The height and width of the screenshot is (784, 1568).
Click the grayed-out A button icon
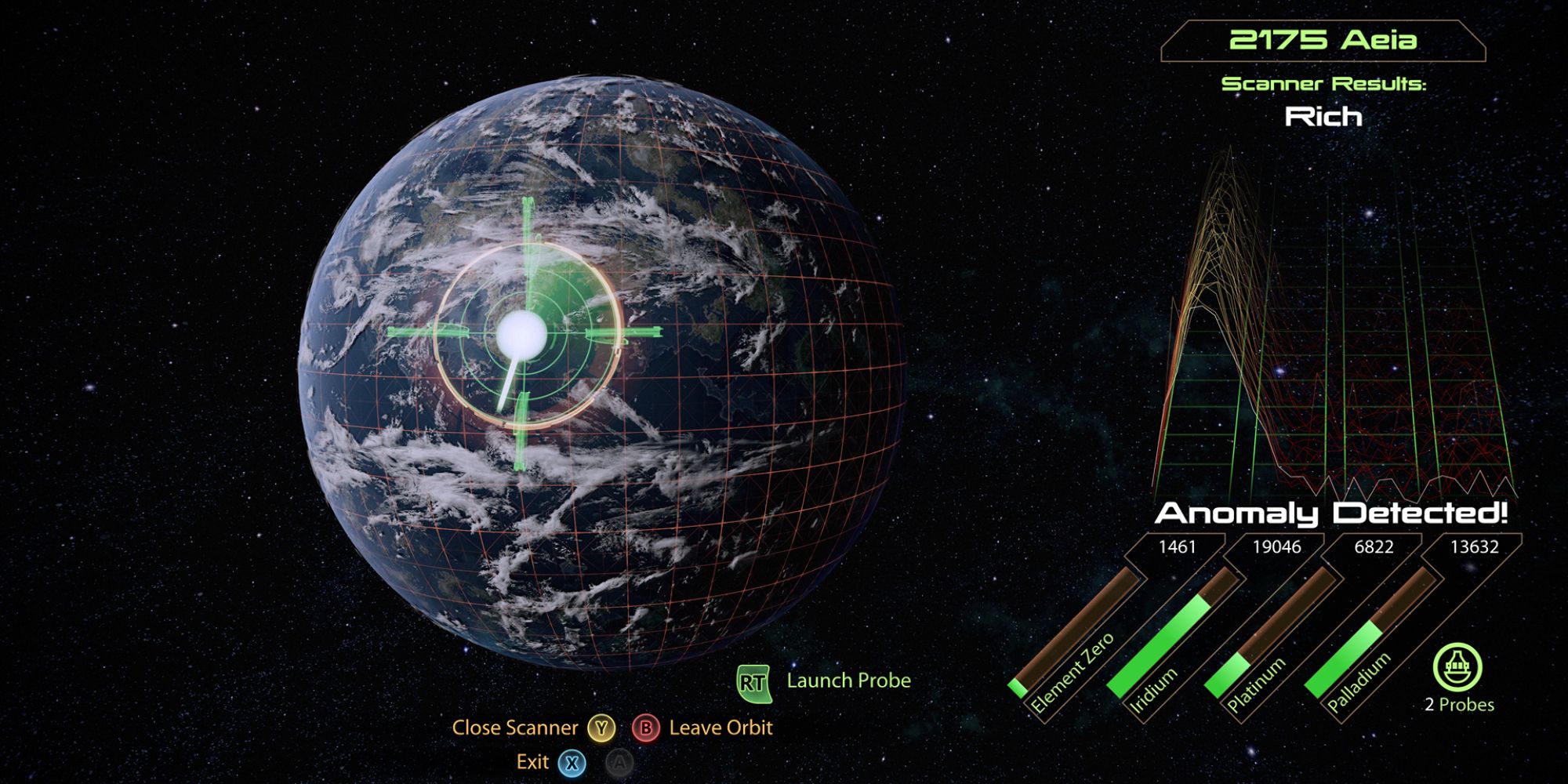click(x=619, y=761)
